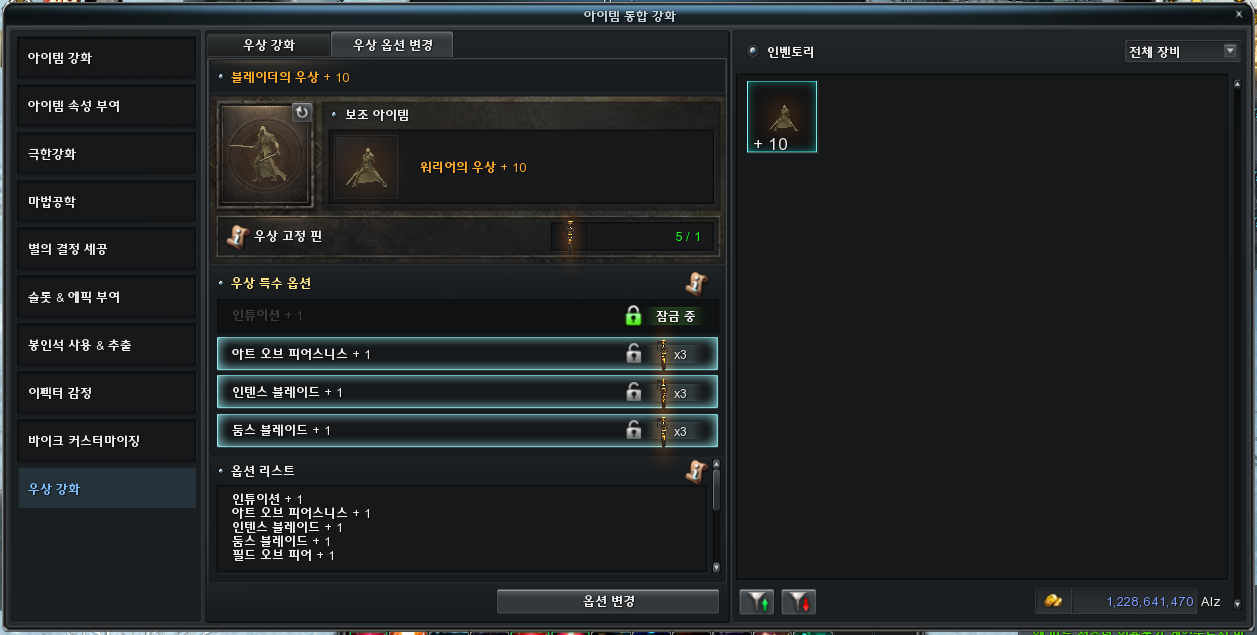Go to the 극한강화 section

tap(106, 154)
